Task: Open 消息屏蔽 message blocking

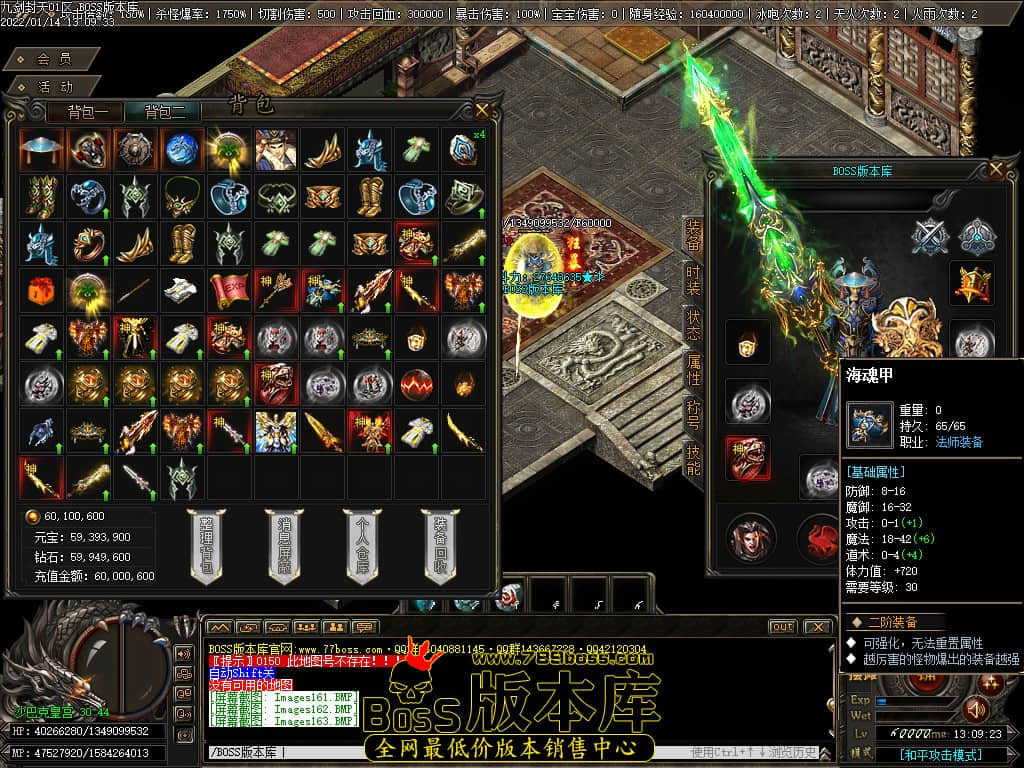Action: (x=284, y=546)
